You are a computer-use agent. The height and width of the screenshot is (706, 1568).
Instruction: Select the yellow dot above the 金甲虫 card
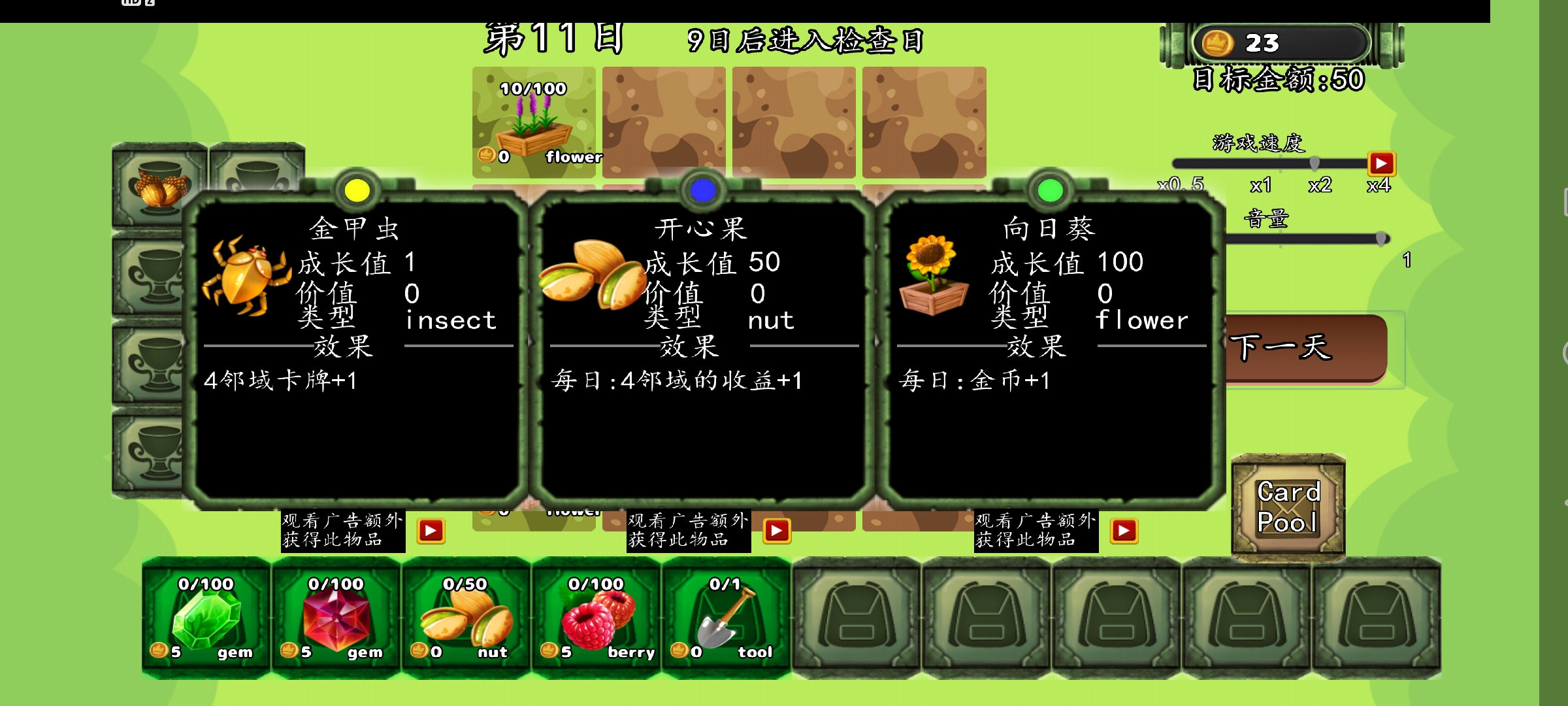pyautogui.click(x=356, y=190)
